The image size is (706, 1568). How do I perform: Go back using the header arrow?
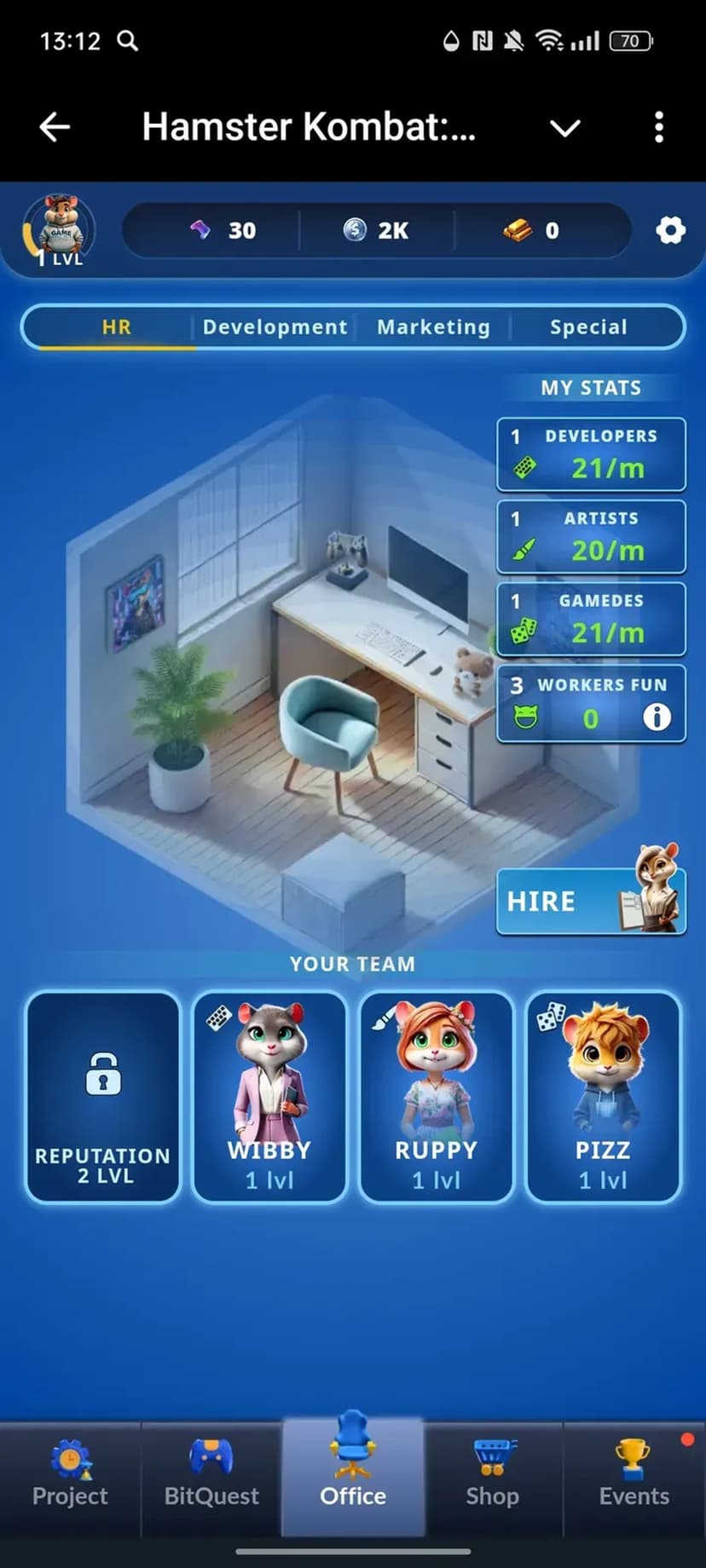55,128
